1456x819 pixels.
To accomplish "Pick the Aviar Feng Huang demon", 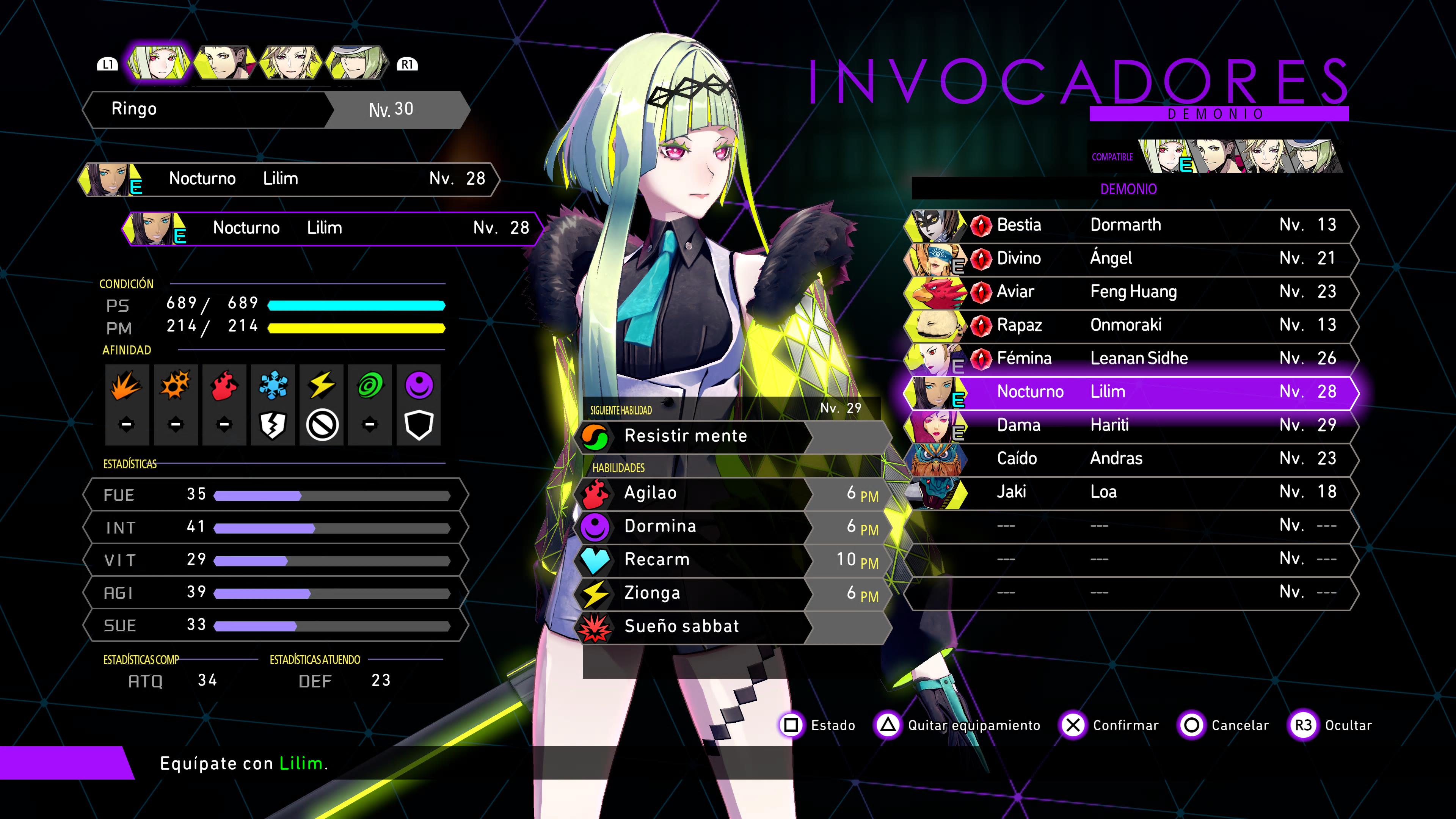I will click(1130, 292).
